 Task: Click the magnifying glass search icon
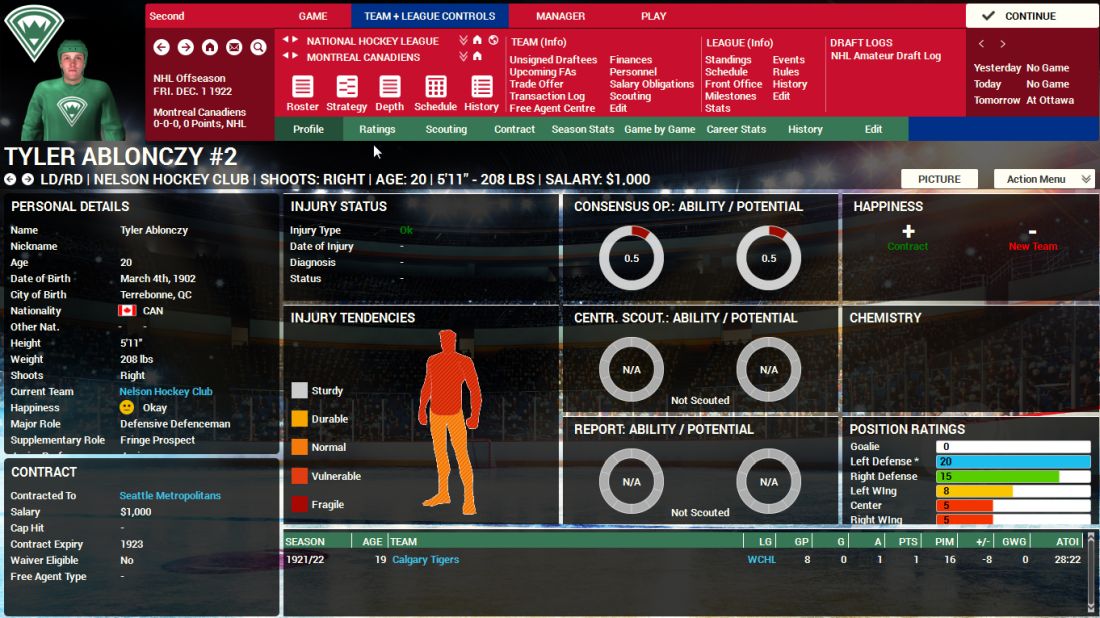click(x=258, y=47)
